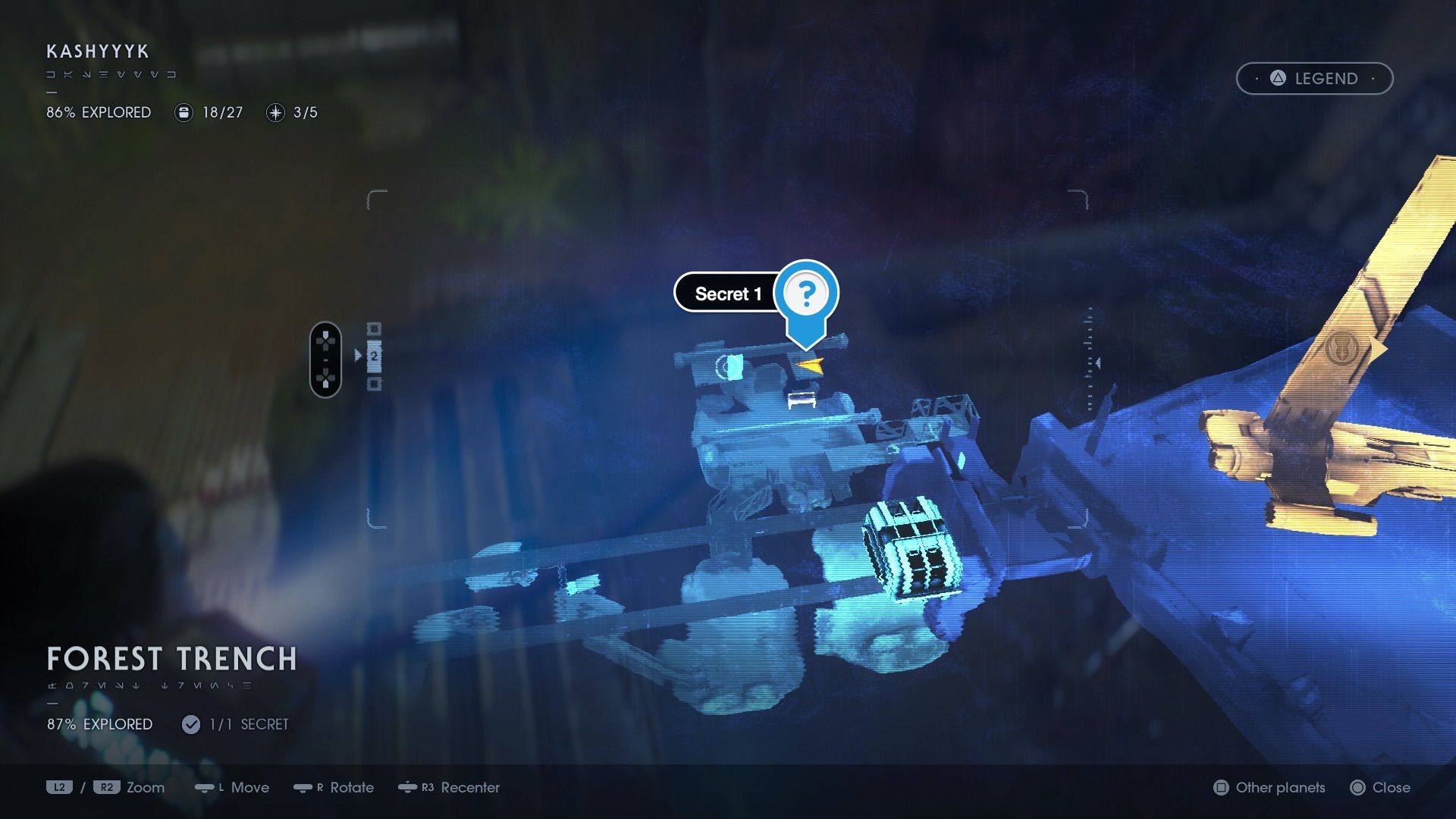Click the checkmark icon beside 1/1 SECRET
Image resolution: width=1456 pixels, height=819 pixels.
190,724
